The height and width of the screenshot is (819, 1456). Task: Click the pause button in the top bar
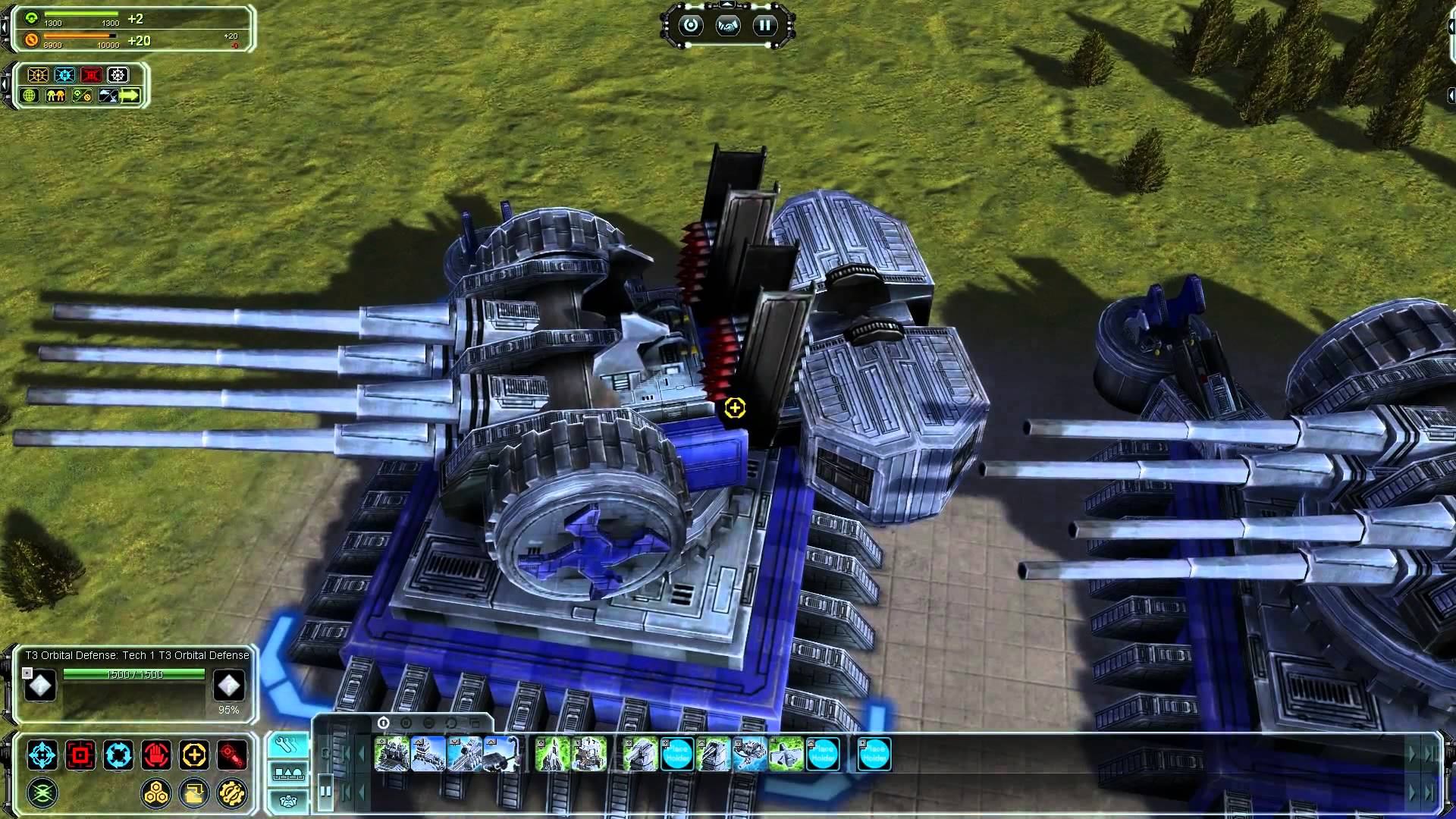tap(764, 26)
